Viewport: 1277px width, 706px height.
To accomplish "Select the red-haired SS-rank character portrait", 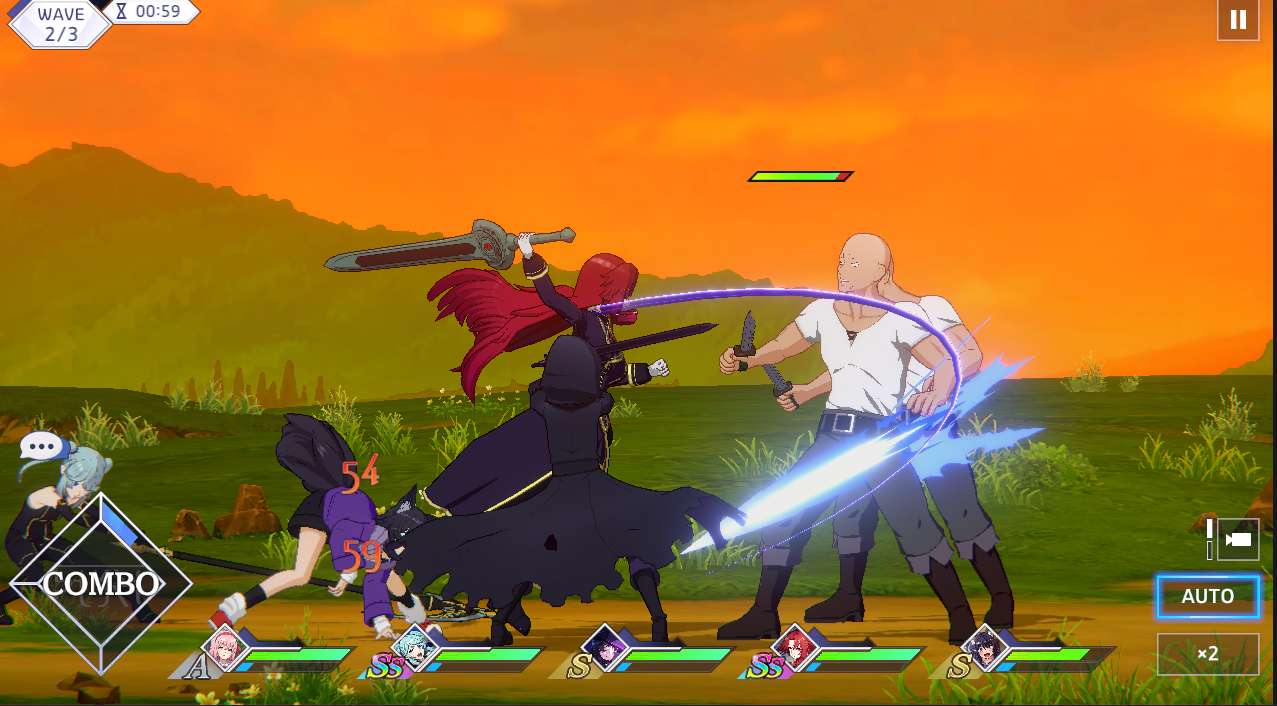I will coord(795,648).
